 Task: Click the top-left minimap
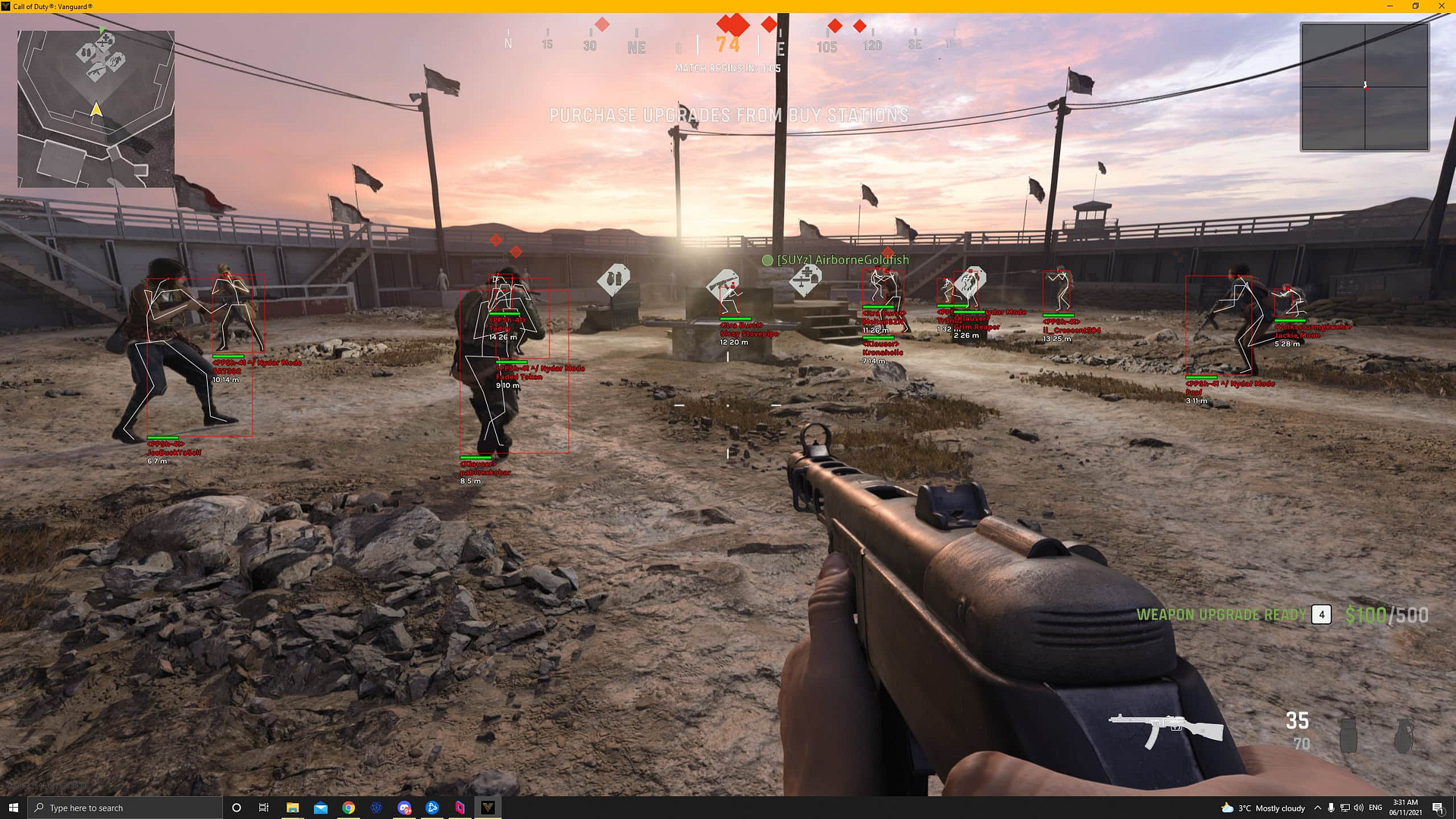(x=96, y=108)
